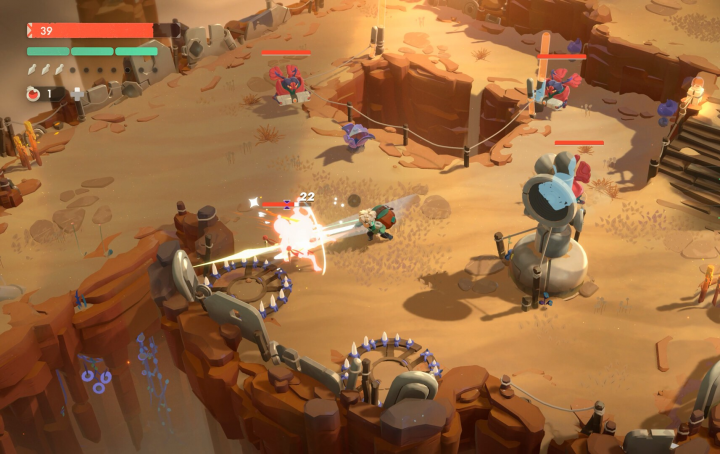Click the white cross icon beside the potion counter
Screen dimensions: 720x454
78,93
